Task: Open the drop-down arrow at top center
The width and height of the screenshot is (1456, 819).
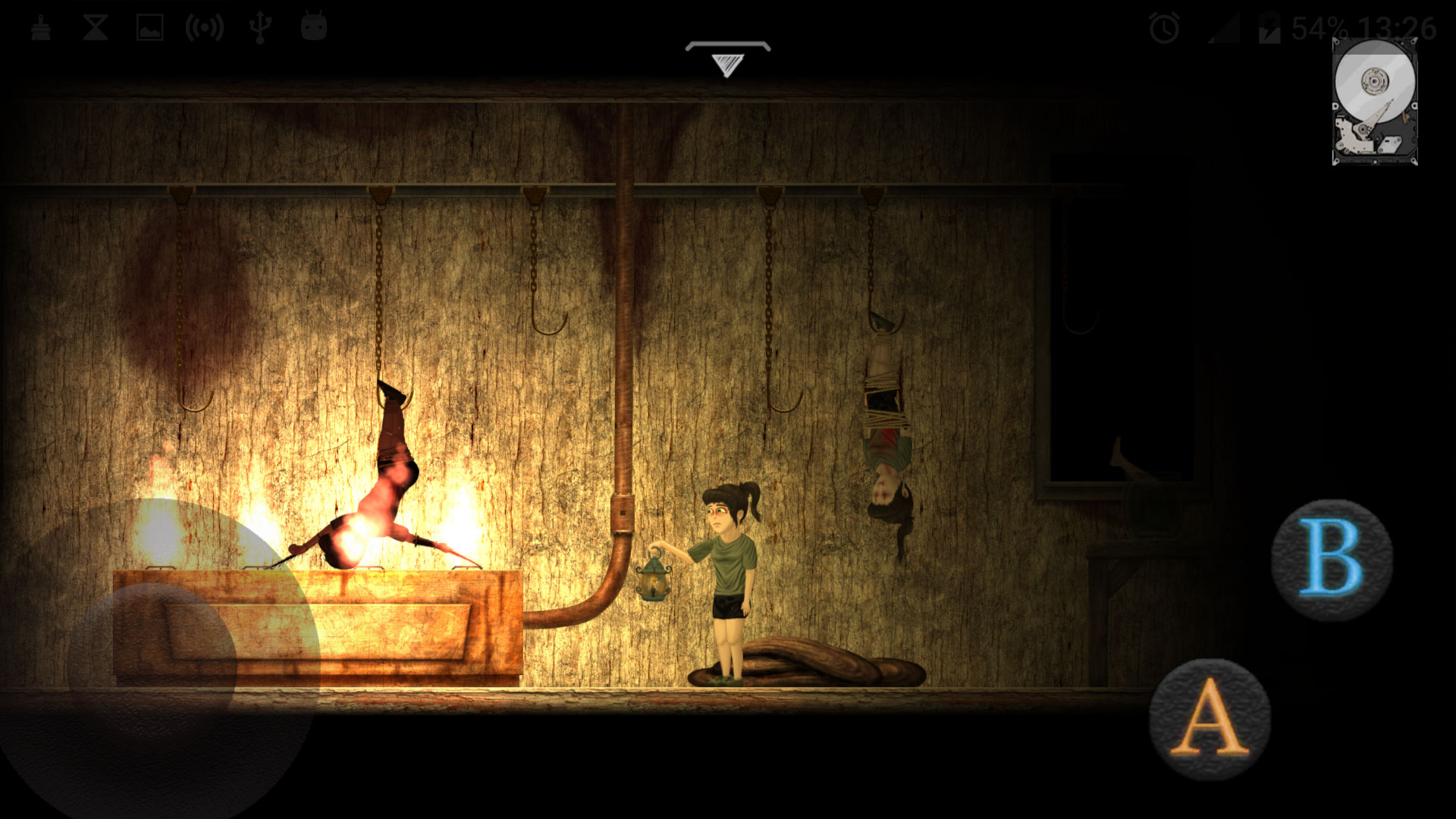Action: tap(727, 59)
